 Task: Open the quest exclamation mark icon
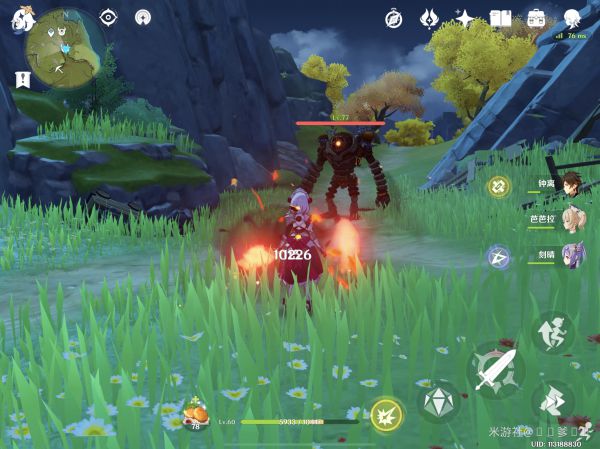pos(21,79)
